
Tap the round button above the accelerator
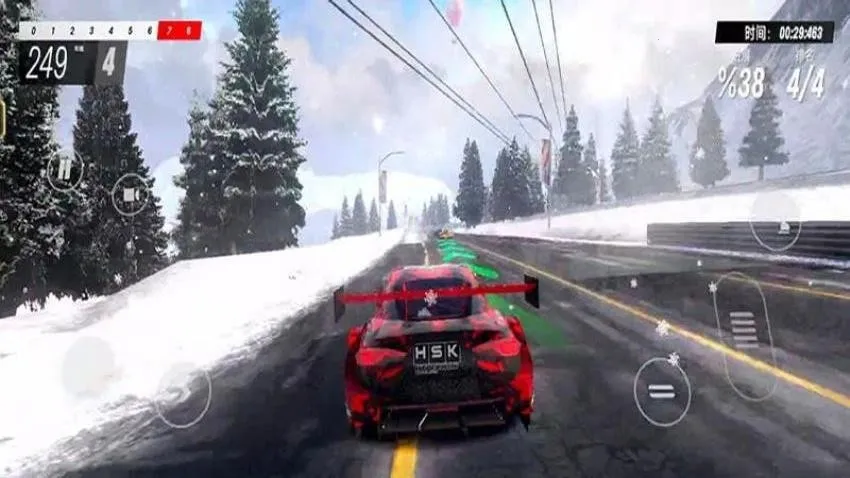776,221
